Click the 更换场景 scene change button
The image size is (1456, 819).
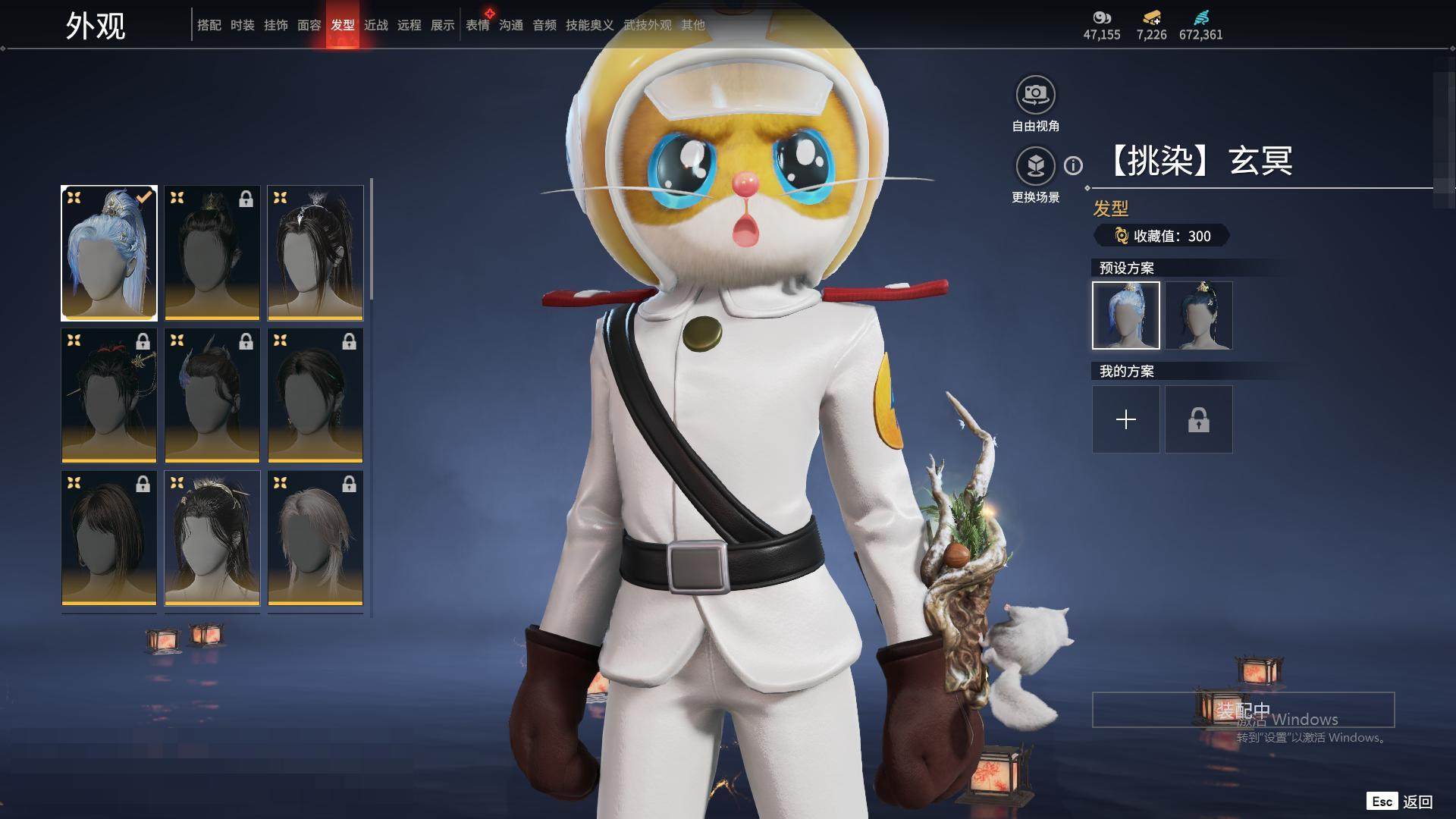[x=1035, y=166]
